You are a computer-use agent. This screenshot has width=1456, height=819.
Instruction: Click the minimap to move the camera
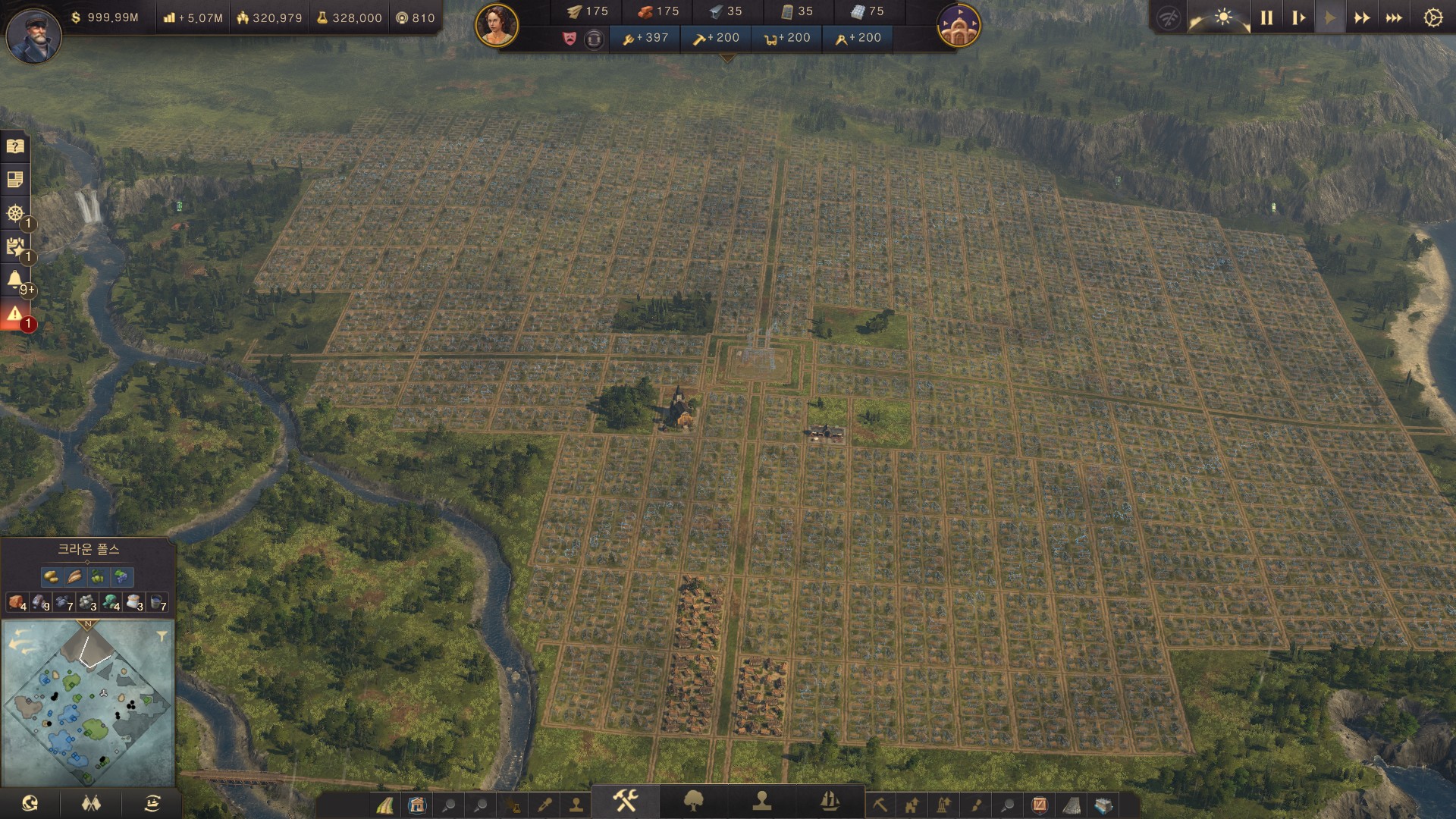click(x=88, y=705)
